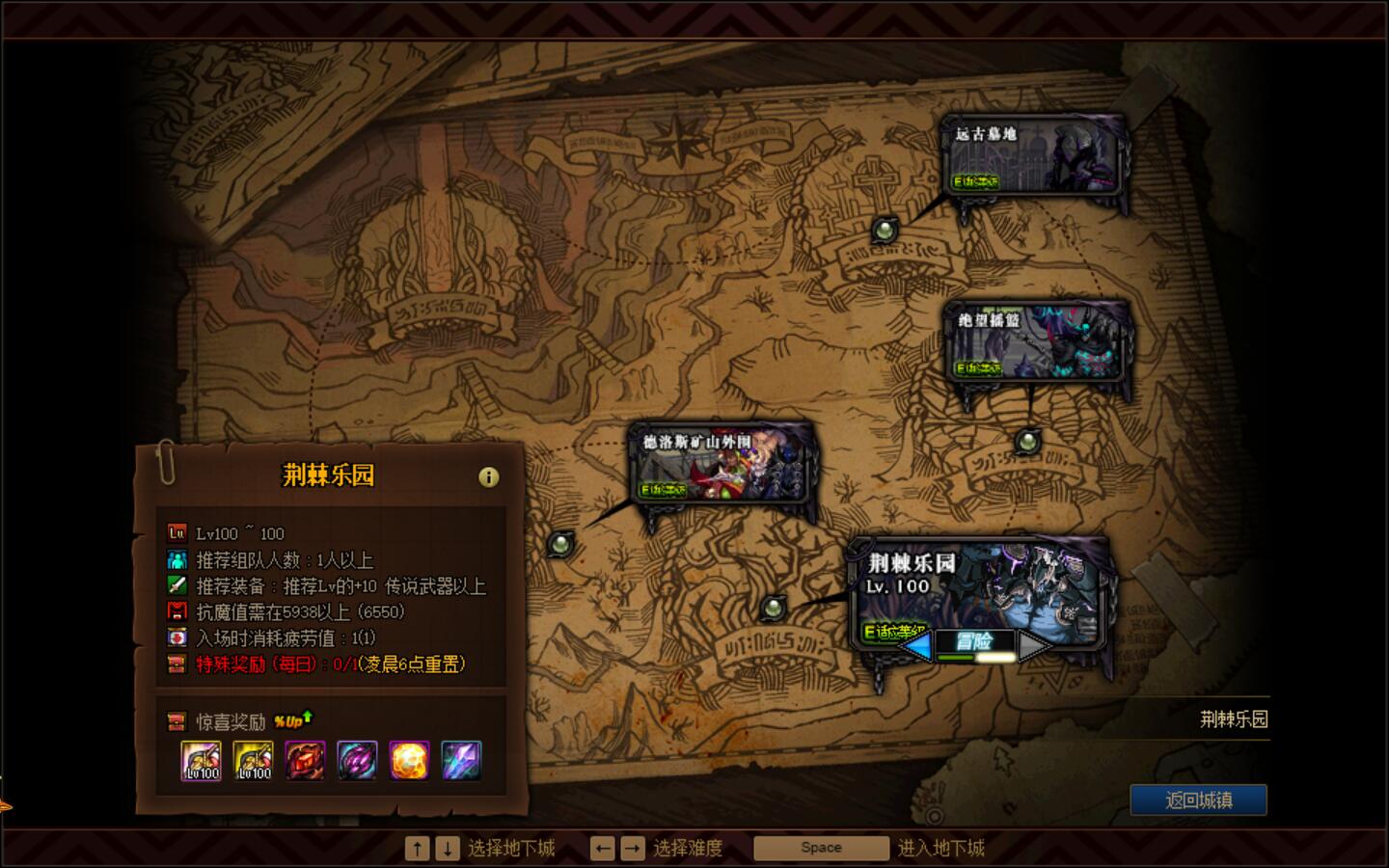Click the chest icon next to 特殊奖励

click(x=177, y=662)
